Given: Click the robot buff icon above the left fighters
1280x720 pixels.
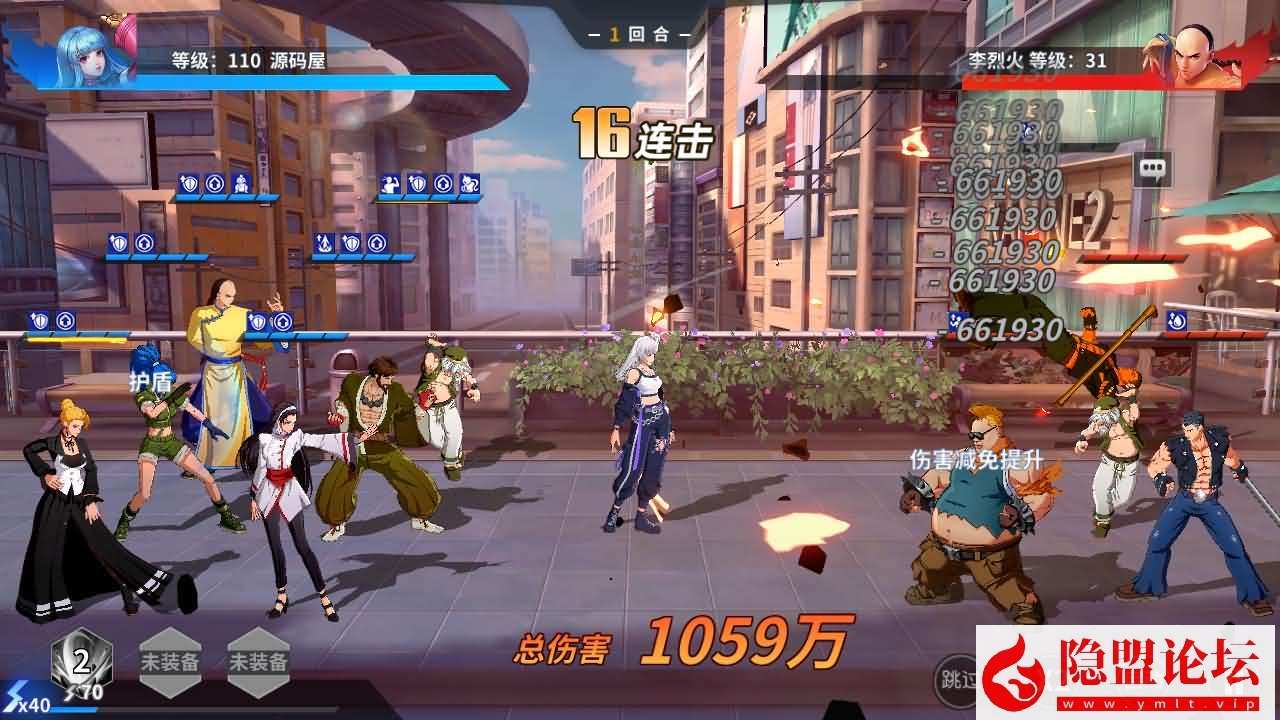Looking at the screenshot, I should pyautogui.click(x=241, y=185).
